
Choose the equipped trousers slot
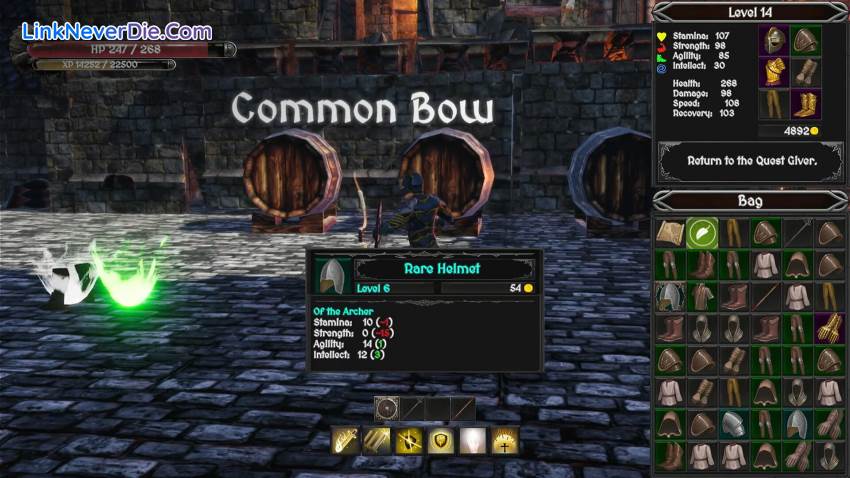[x=773, y=103]
